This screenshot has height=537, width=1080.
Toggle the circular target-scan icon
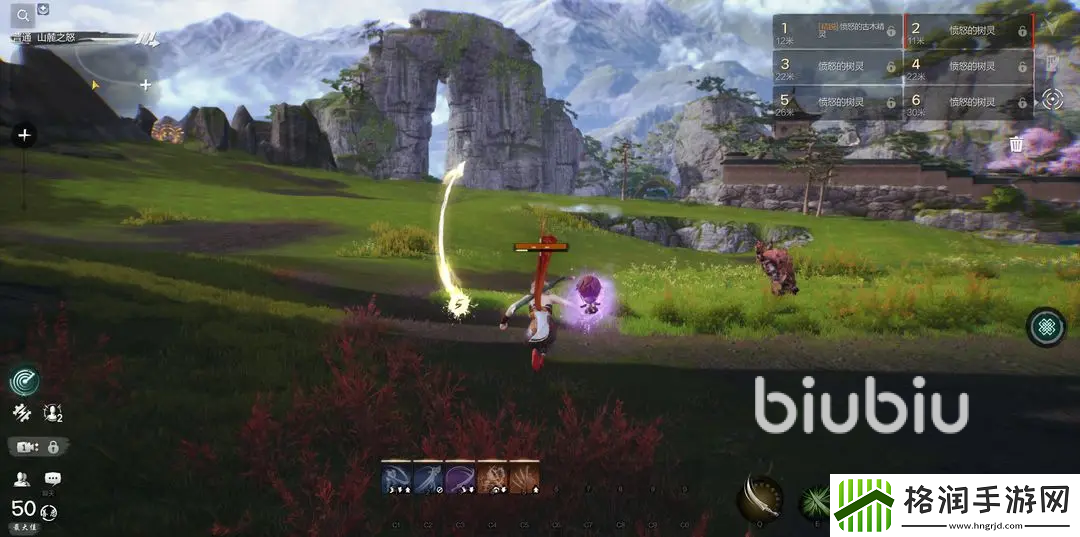1052,100
